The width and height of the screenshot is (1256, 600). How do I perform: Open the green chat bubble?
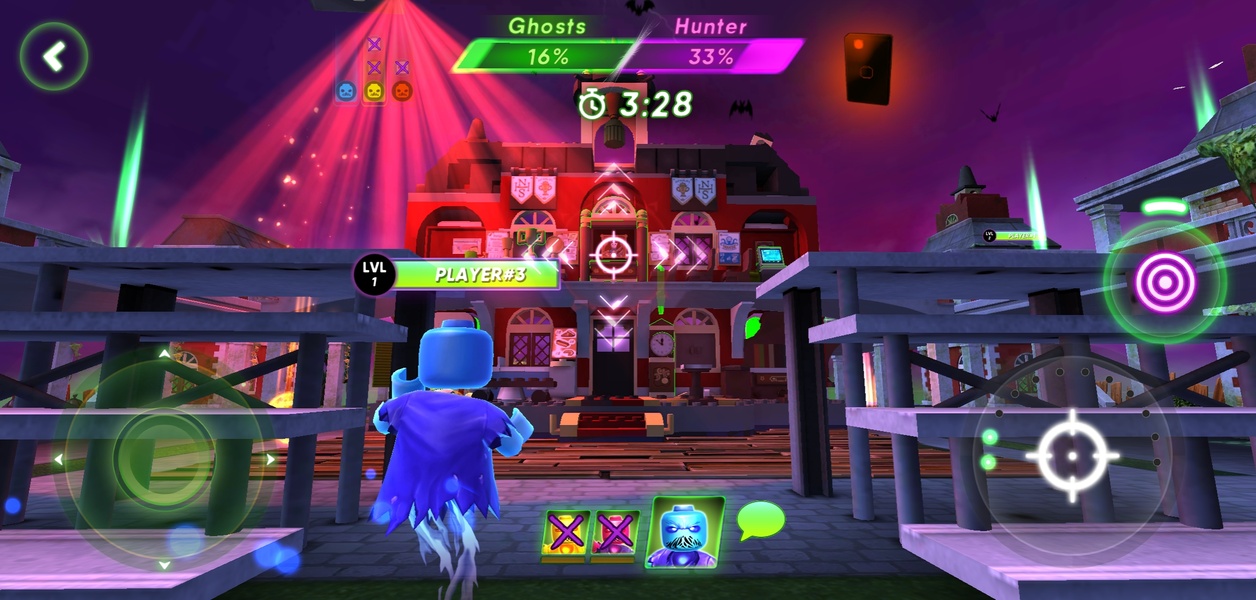760,521
